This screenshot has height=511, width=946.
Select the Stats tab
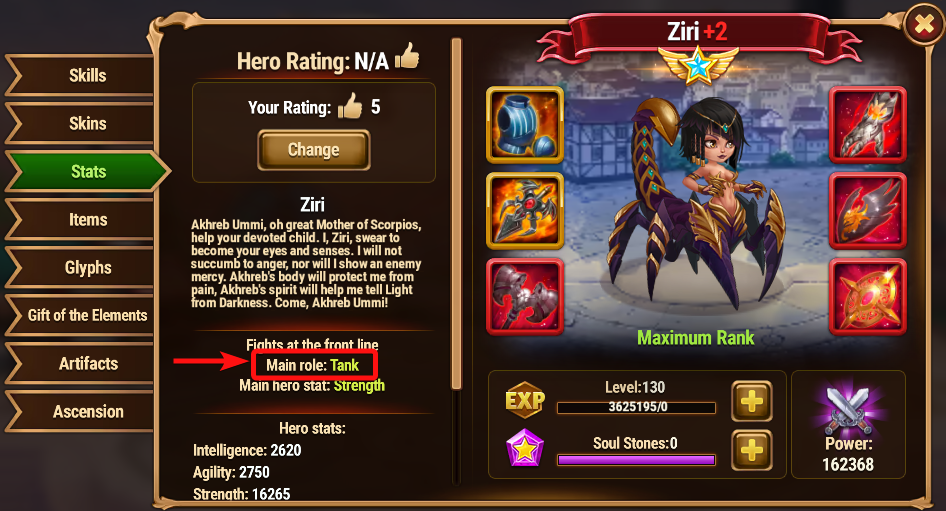click(x=87, y=172)
